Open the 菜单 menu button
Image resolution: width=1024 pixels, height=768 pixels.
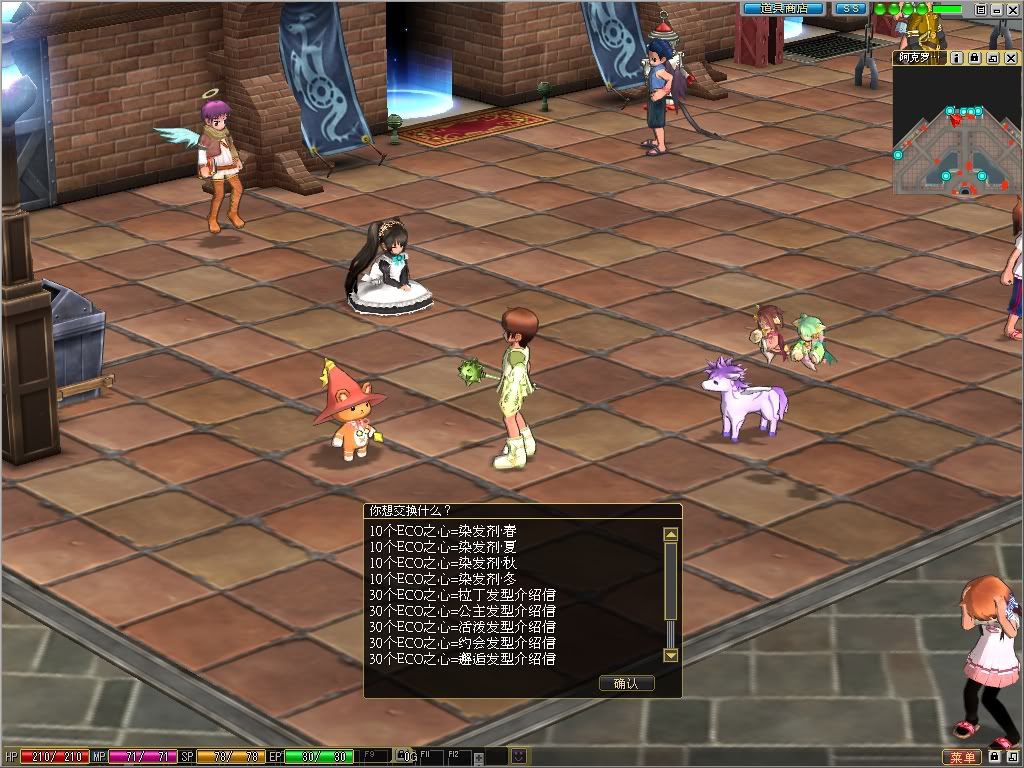(x=962, y=757)
